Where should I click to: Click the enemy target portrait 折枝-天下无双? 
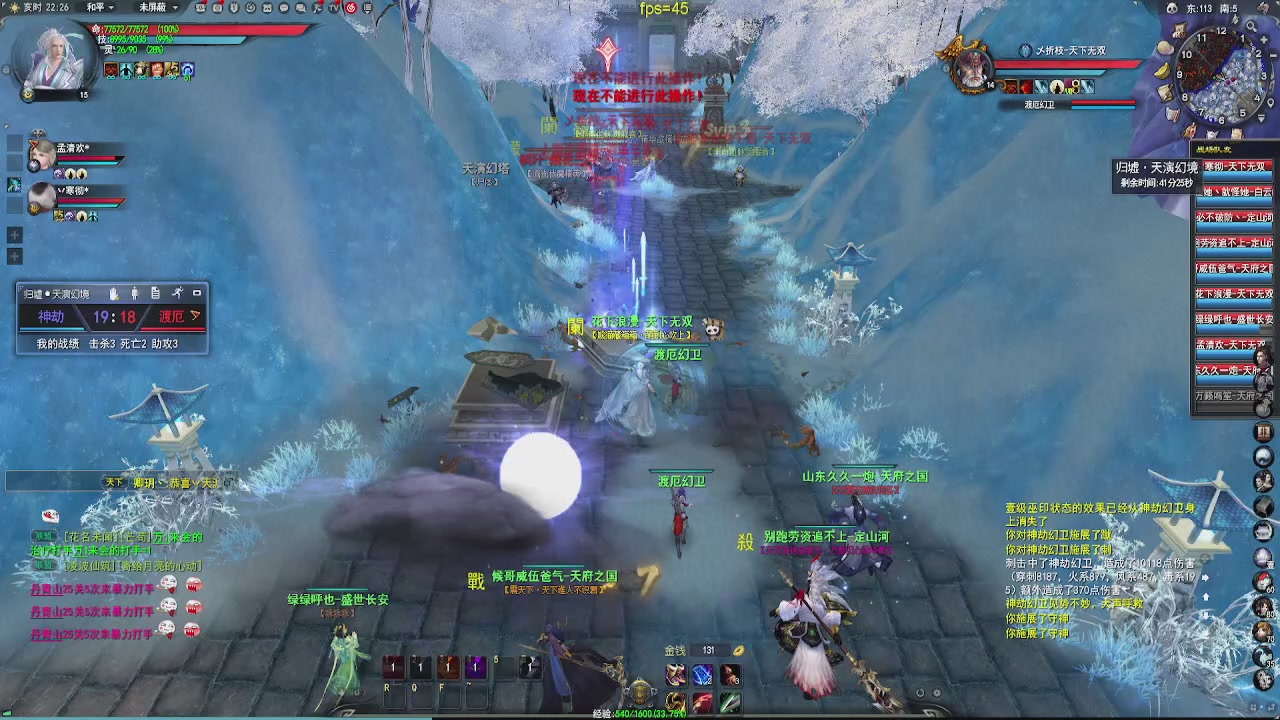[969, 68]
